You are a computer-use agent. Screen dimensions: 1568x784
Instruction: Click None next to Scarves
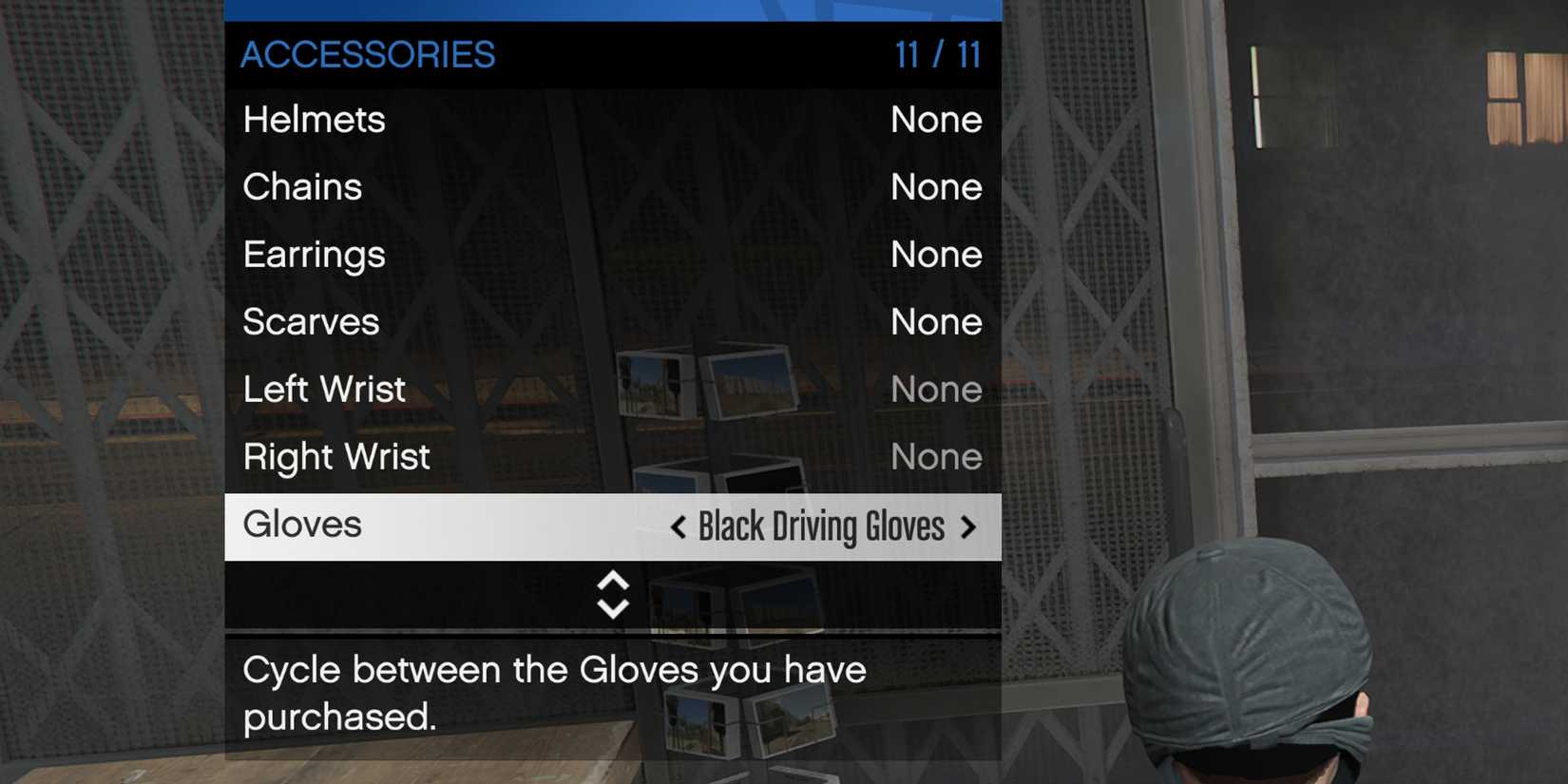tap(936, 322)
